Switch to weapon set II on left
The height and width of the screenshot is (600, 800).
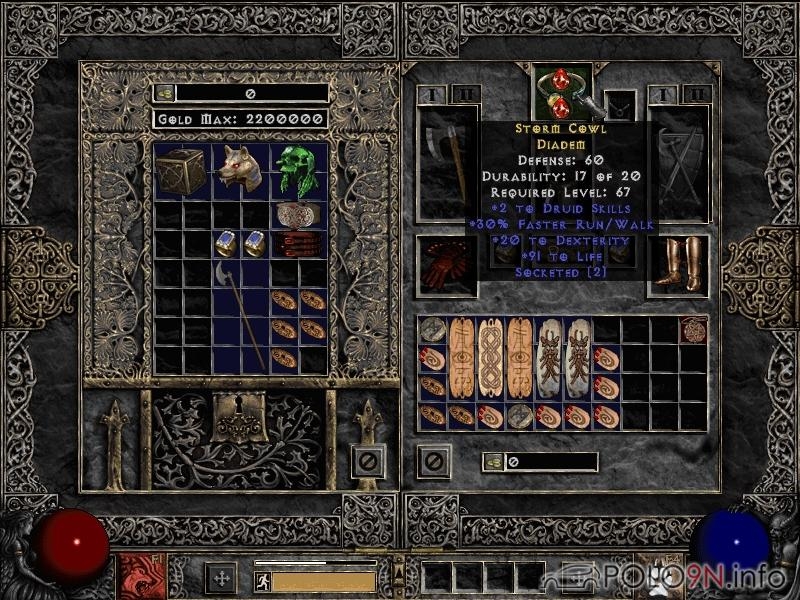click(464, 94)
